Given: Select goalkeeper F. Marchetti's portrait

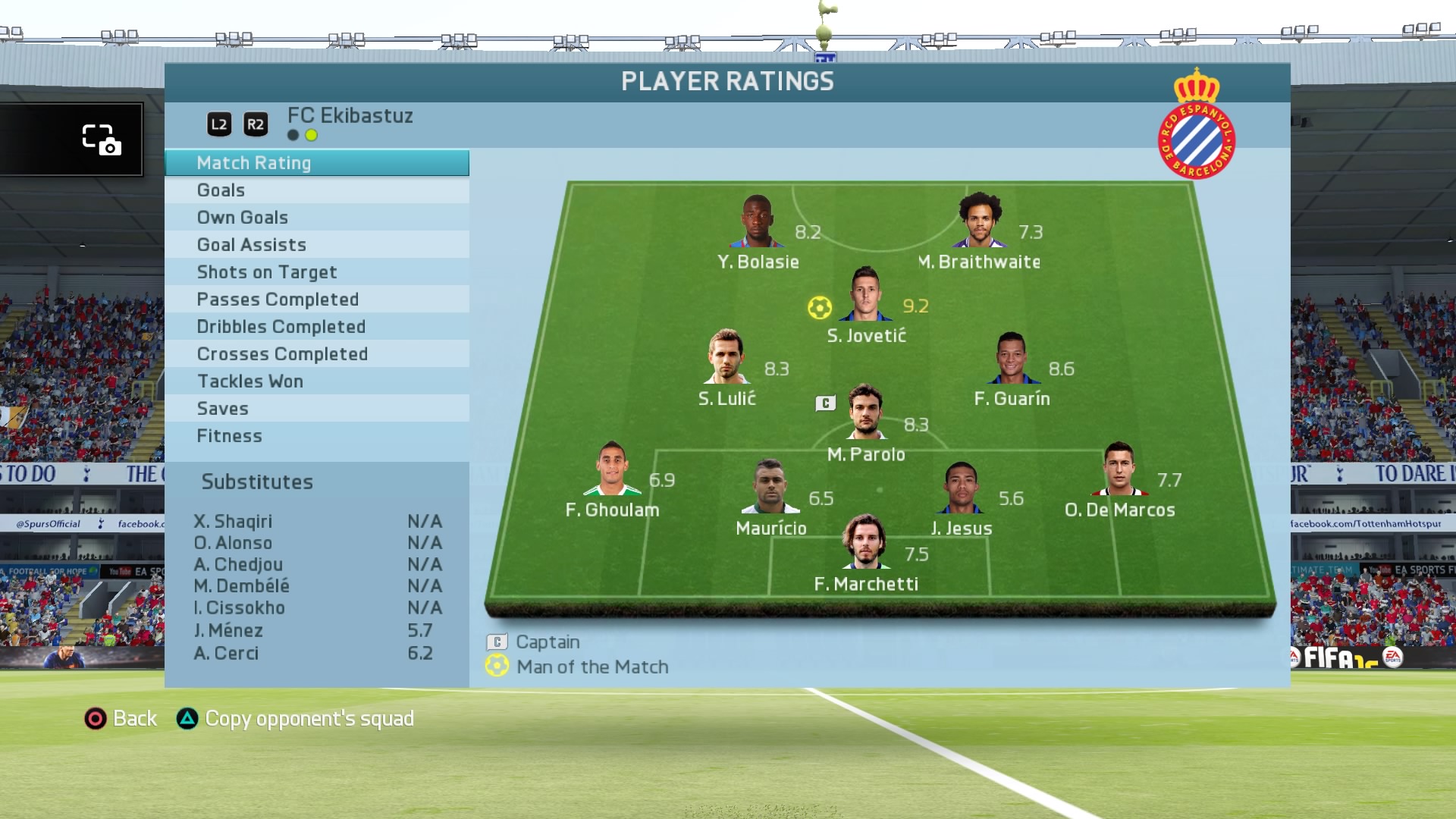Looking at the screenshot, I should [864, 543].
